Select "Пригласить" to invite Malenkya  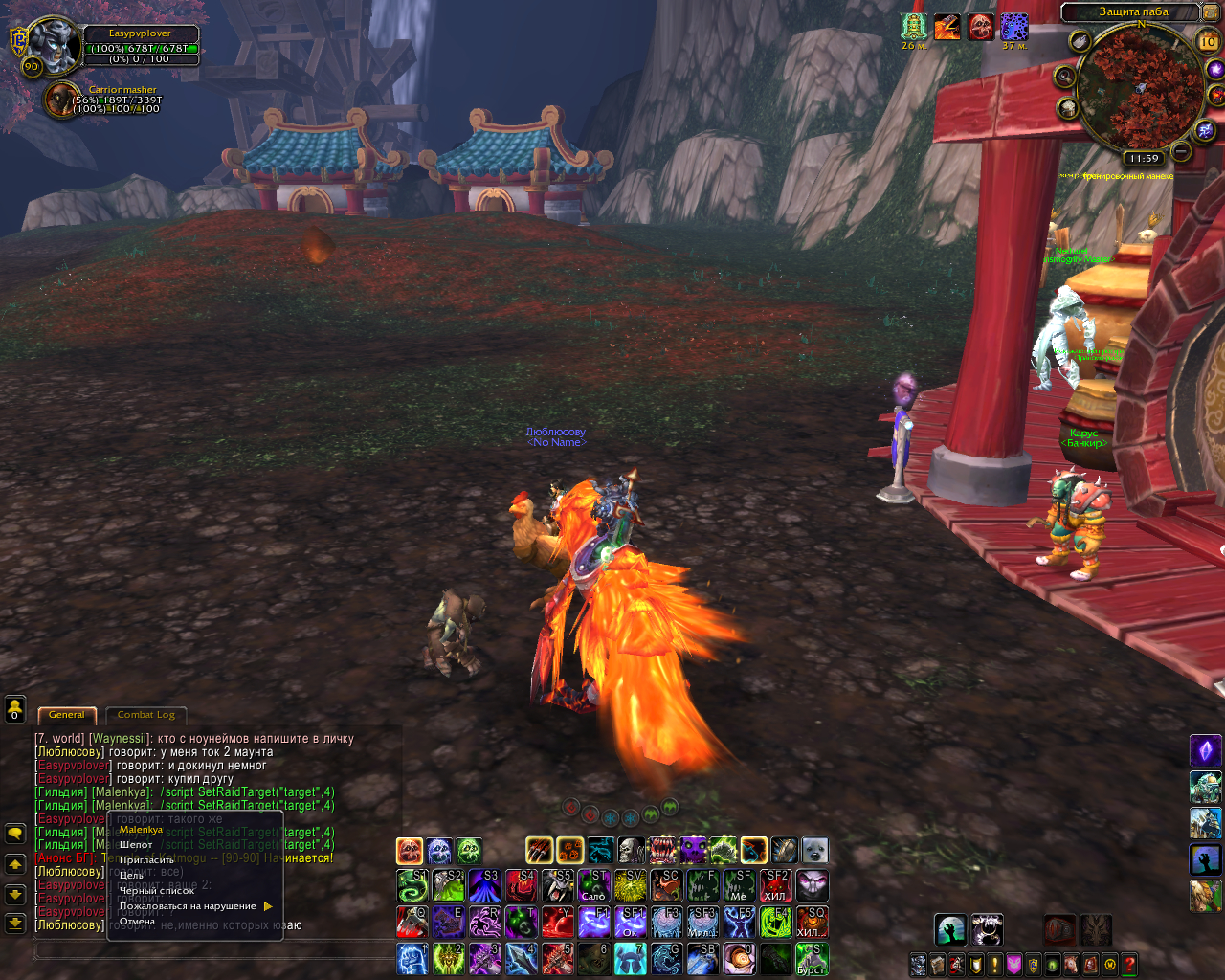tap(146, 860)
